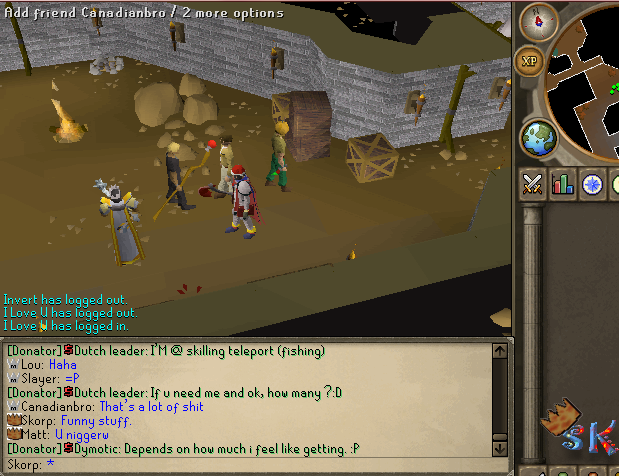Open the blue star quest tab

point(592,184)
